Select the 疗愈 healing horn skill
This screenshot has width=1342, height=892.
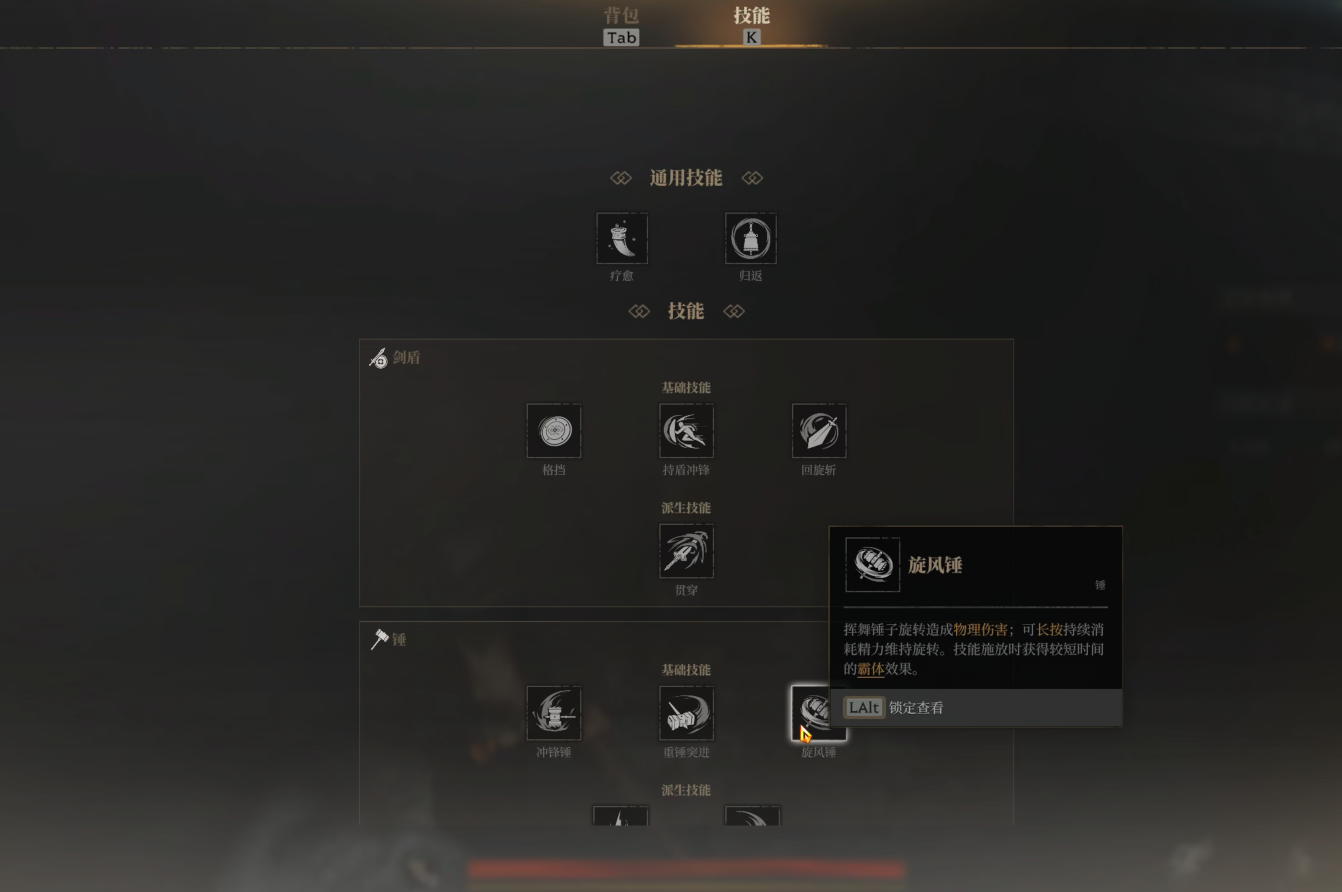(x=622, y=238)
